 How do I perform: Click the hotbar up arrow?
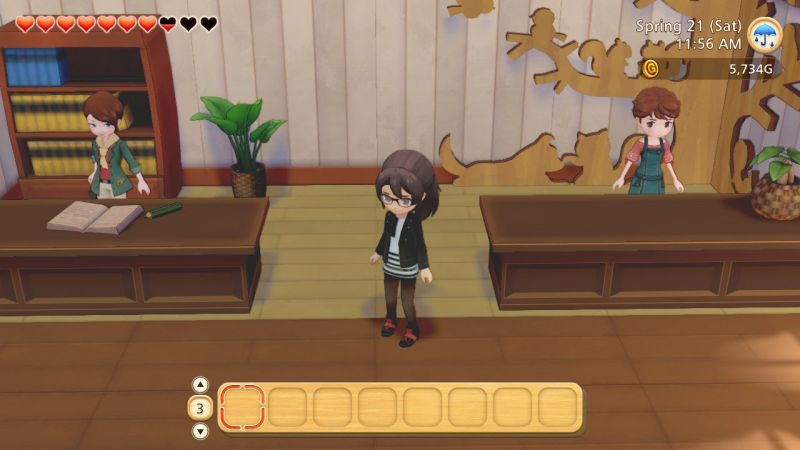click(200, 384)
